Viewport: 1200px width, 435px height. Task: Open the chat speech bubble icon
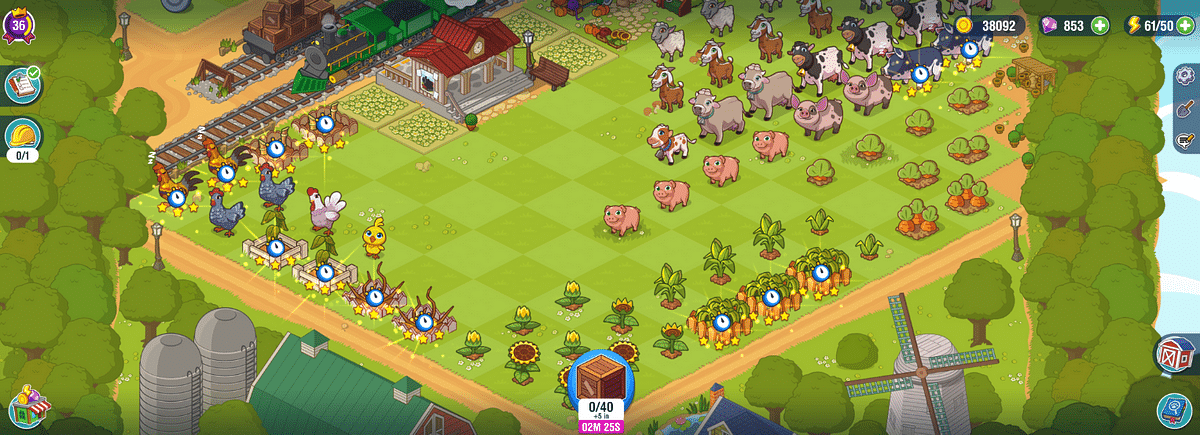(x=1188, y=139)
